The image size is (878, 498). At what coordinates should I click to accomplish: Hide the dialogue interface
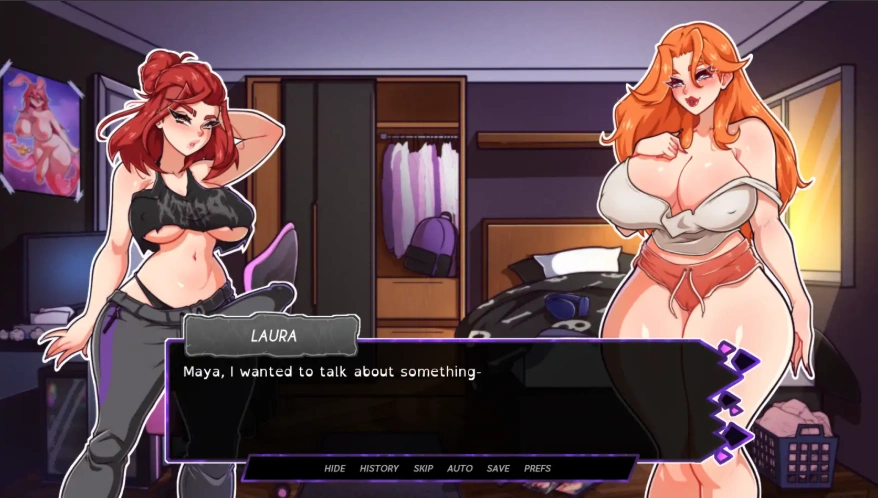[x=334, y=468]
